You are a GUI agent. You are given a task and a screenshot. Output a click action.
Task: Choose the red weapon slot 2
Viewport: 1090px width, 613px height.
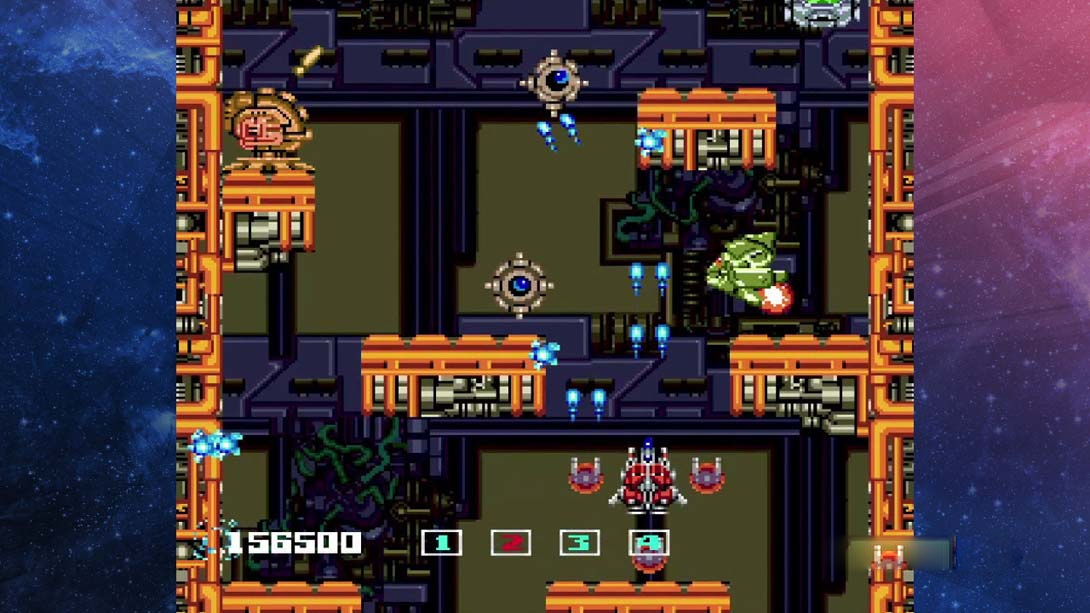510,543
